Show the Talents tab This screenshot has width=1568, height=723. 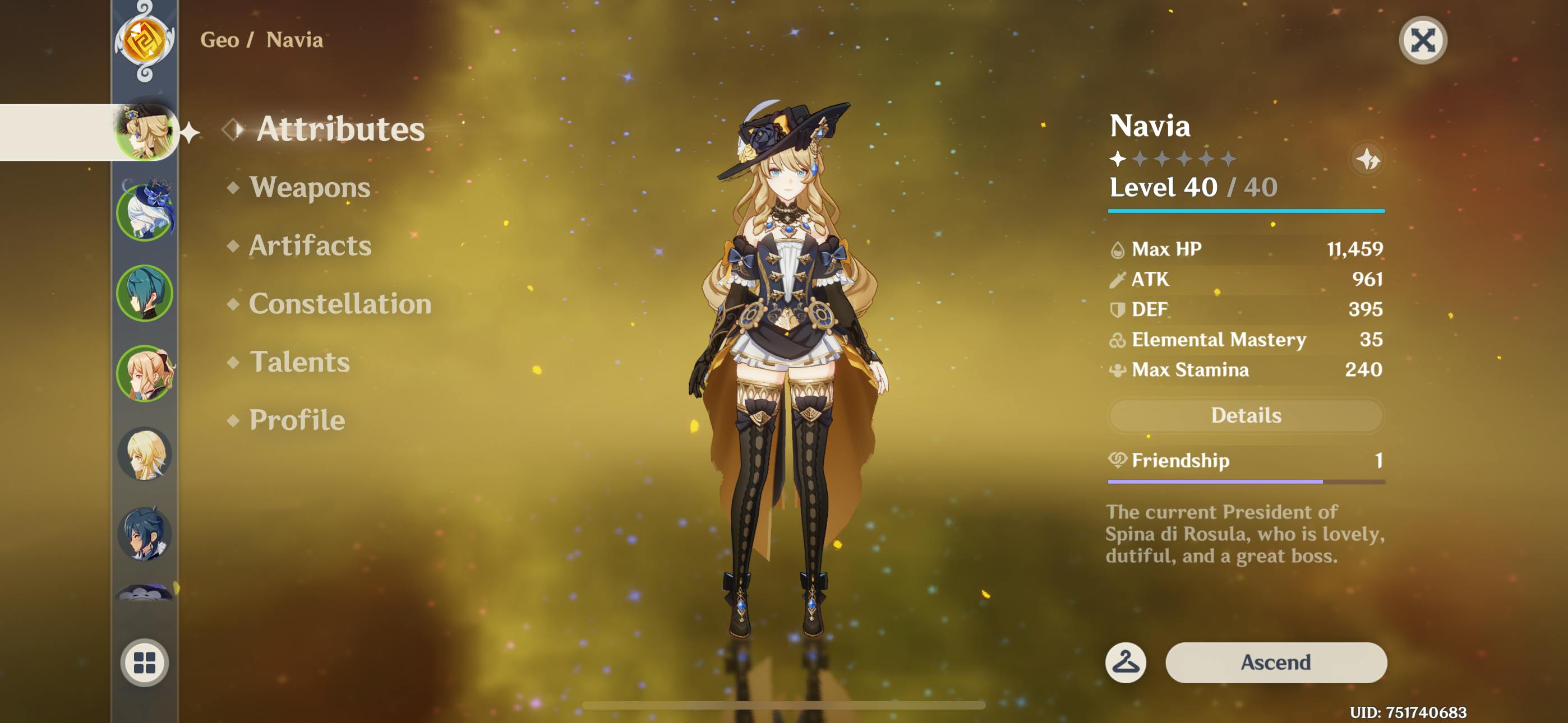(x=299, y=362)
